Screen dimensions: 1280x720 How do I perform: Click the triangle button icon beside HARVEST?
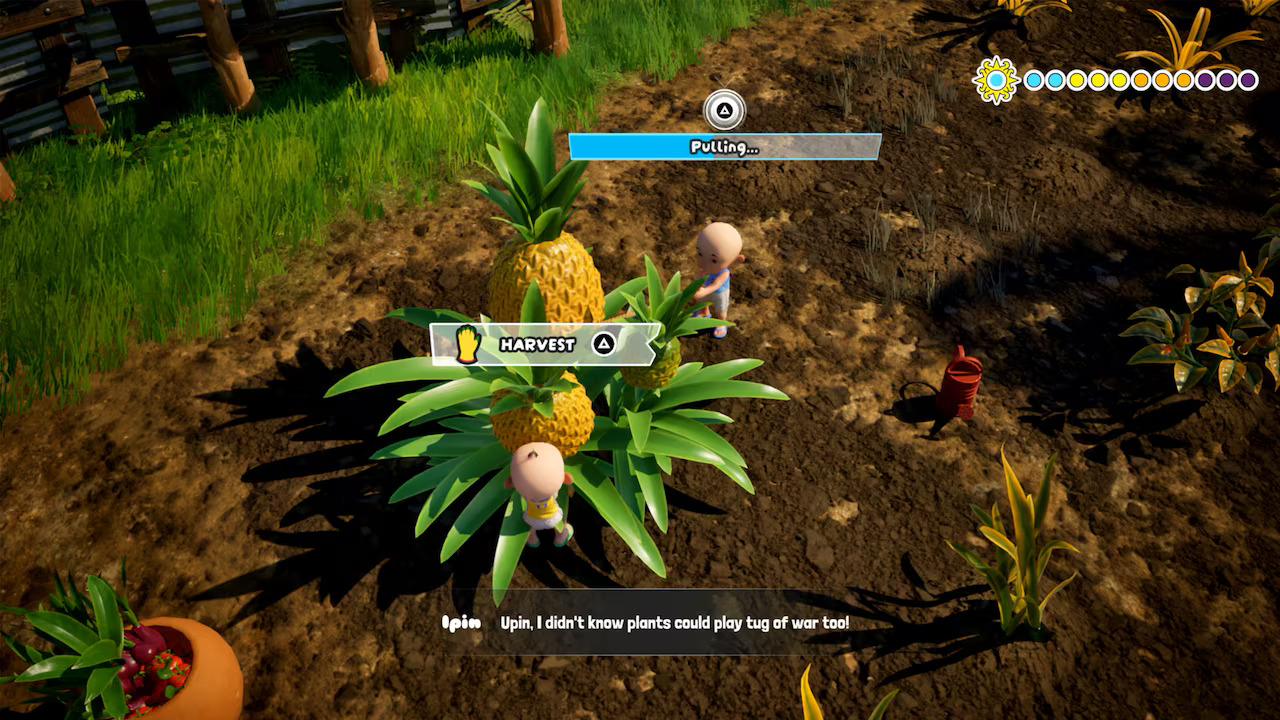(x=603, y=344)
